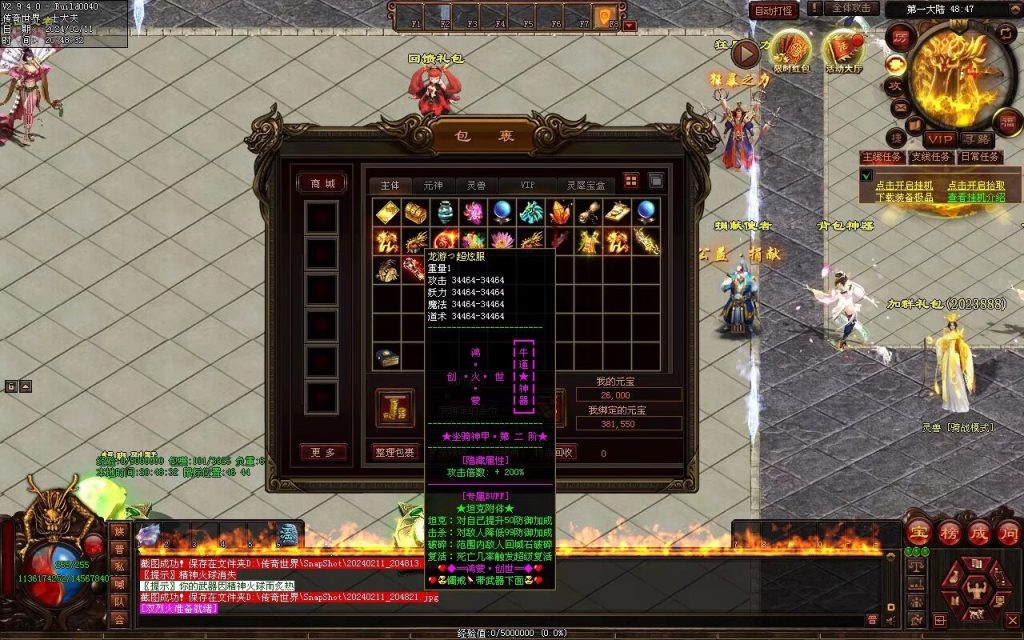
Task: Select the gold ingot item slot
Action: point(387,212)
